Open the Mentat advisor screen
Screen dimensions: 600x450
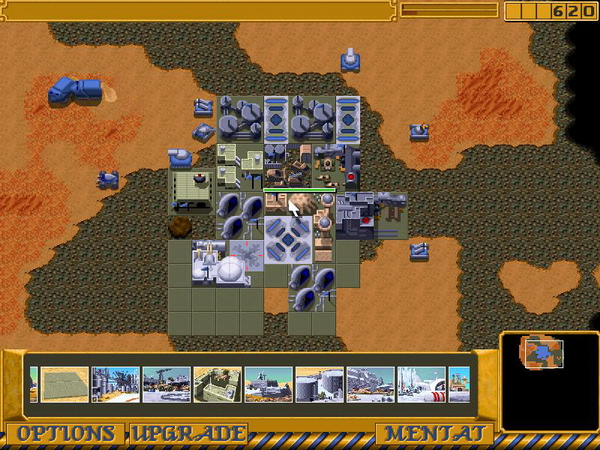pos(433,434)
